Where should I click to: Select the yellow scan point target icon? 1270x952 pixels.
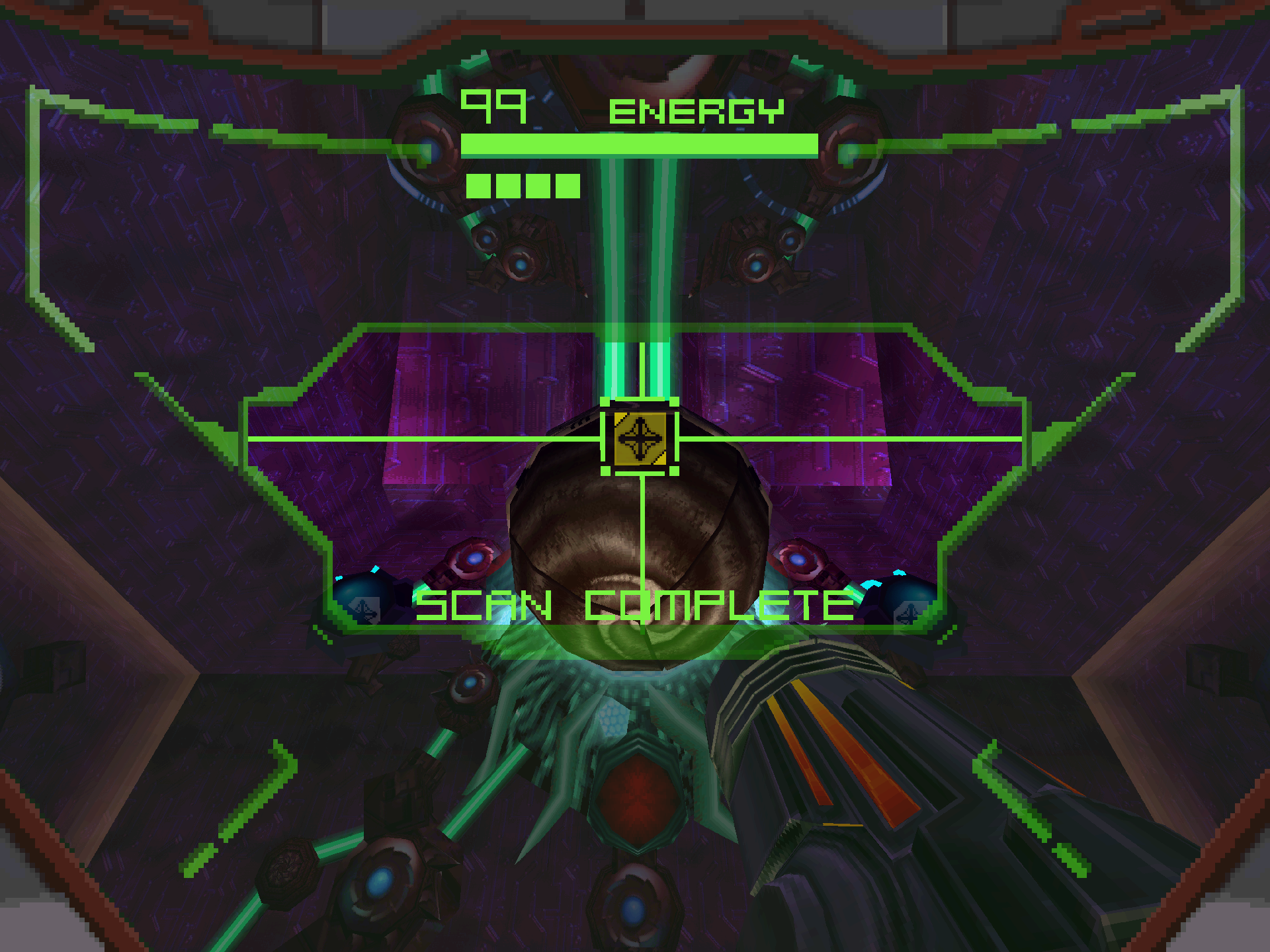640,438
